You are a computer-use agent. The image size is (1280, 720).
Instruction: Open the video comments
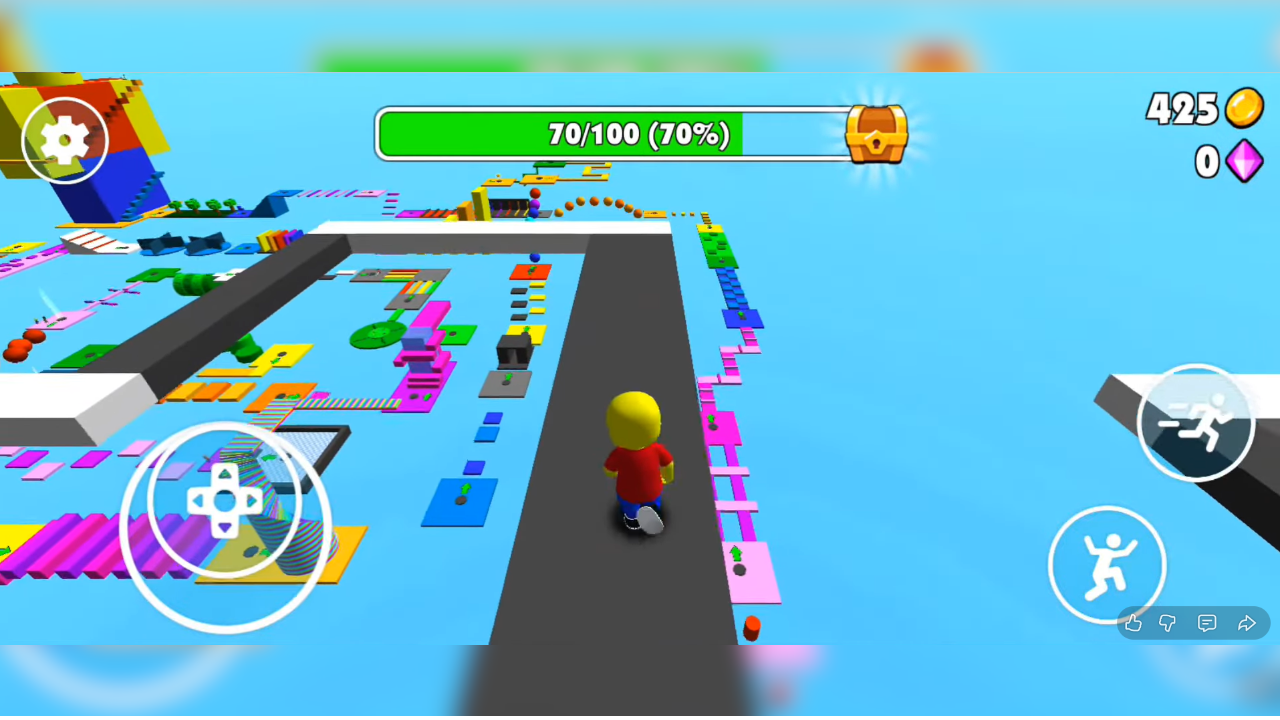(1207, 624)
